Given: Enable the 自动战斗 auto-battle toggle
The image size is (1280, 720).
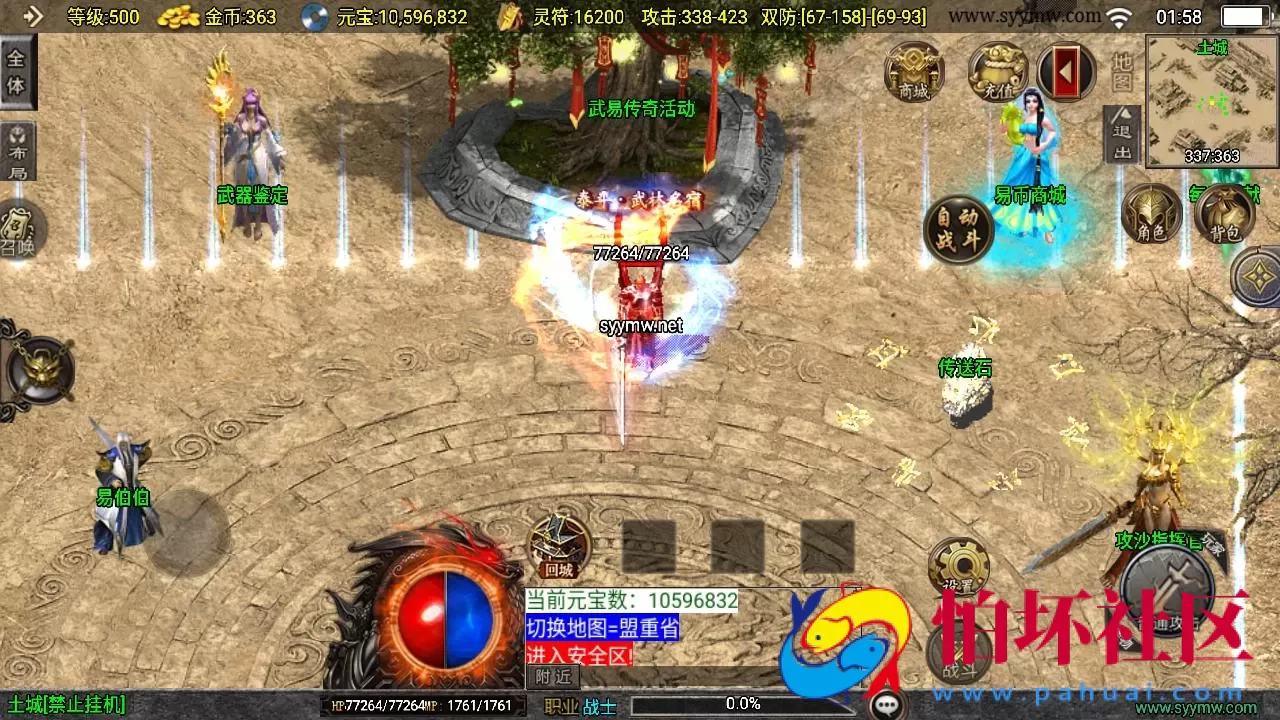Looking at the screenshot, I should (955, 228).
